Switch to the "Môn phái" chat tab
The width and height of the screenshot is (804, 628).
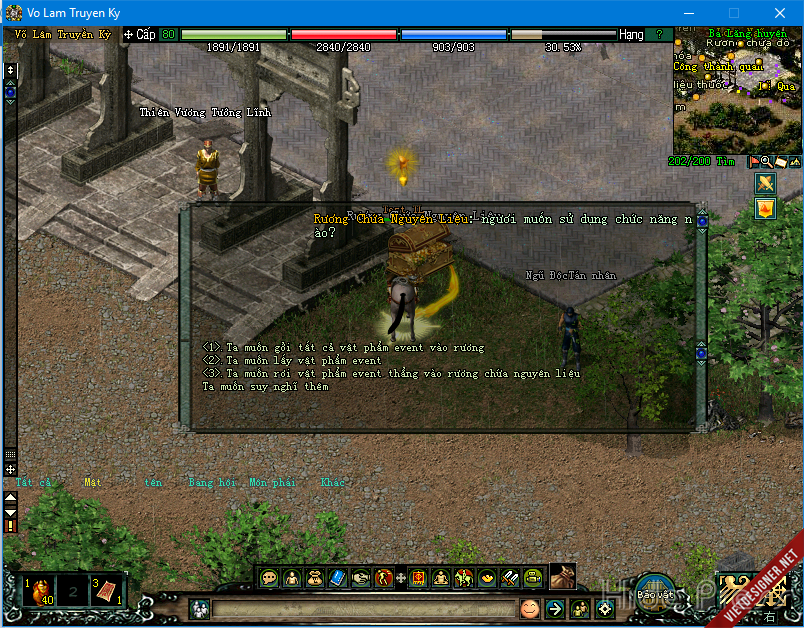pos(272,482)
